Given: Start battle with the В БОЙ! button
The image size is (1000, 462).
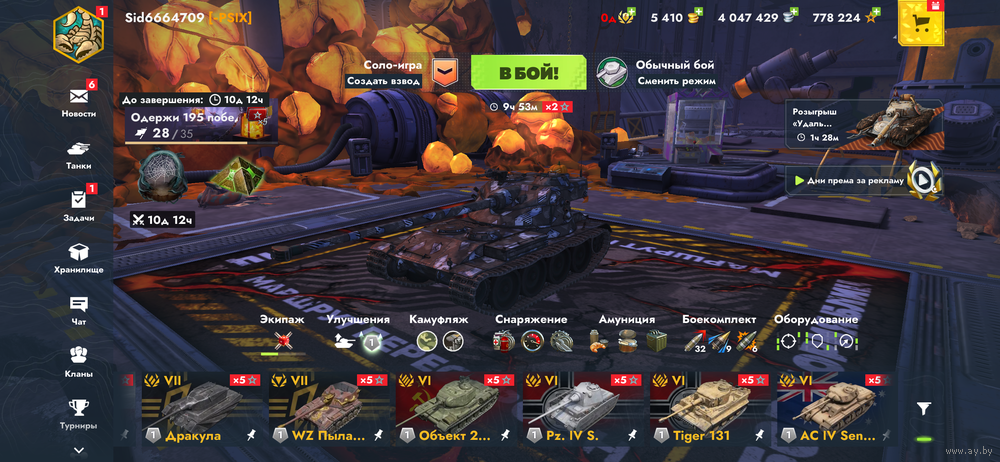Looking at the screenshot, I should [527, 72].
